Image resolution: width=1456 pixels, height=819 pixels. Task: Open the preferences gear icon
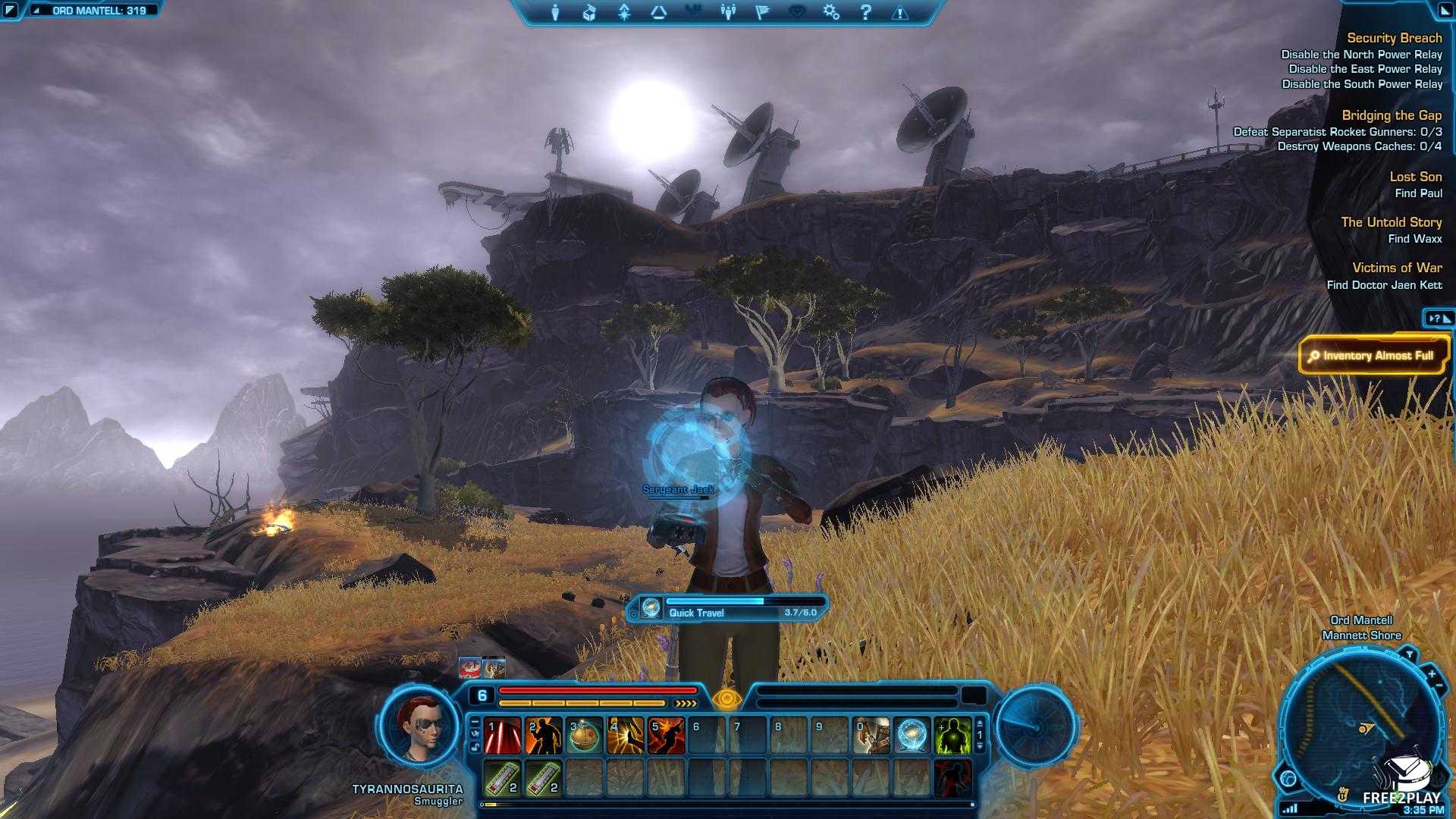click(831, 12)
